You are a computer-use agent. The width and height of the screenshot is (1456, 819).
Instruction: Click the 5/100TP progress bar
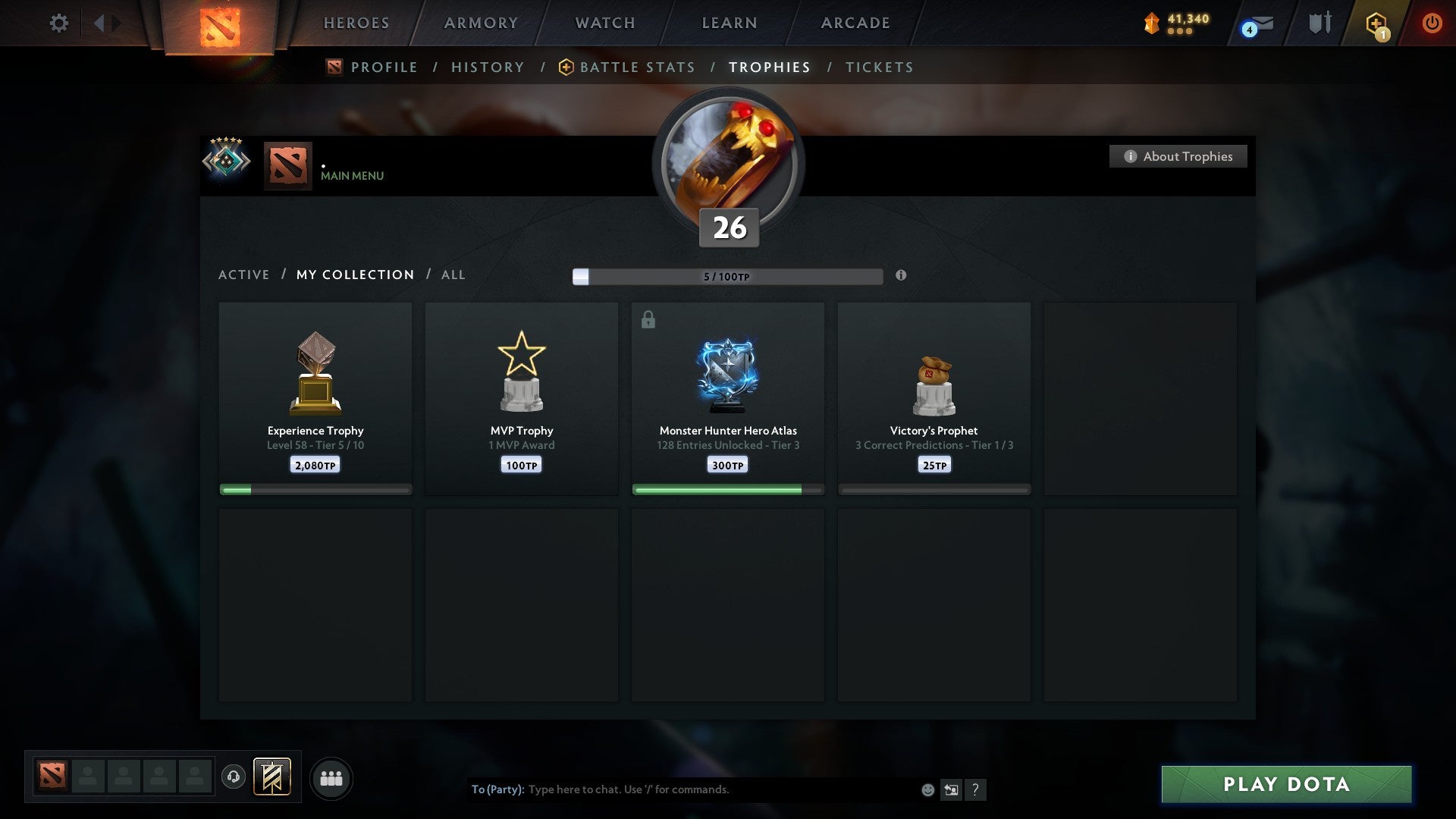coord(726,276)
